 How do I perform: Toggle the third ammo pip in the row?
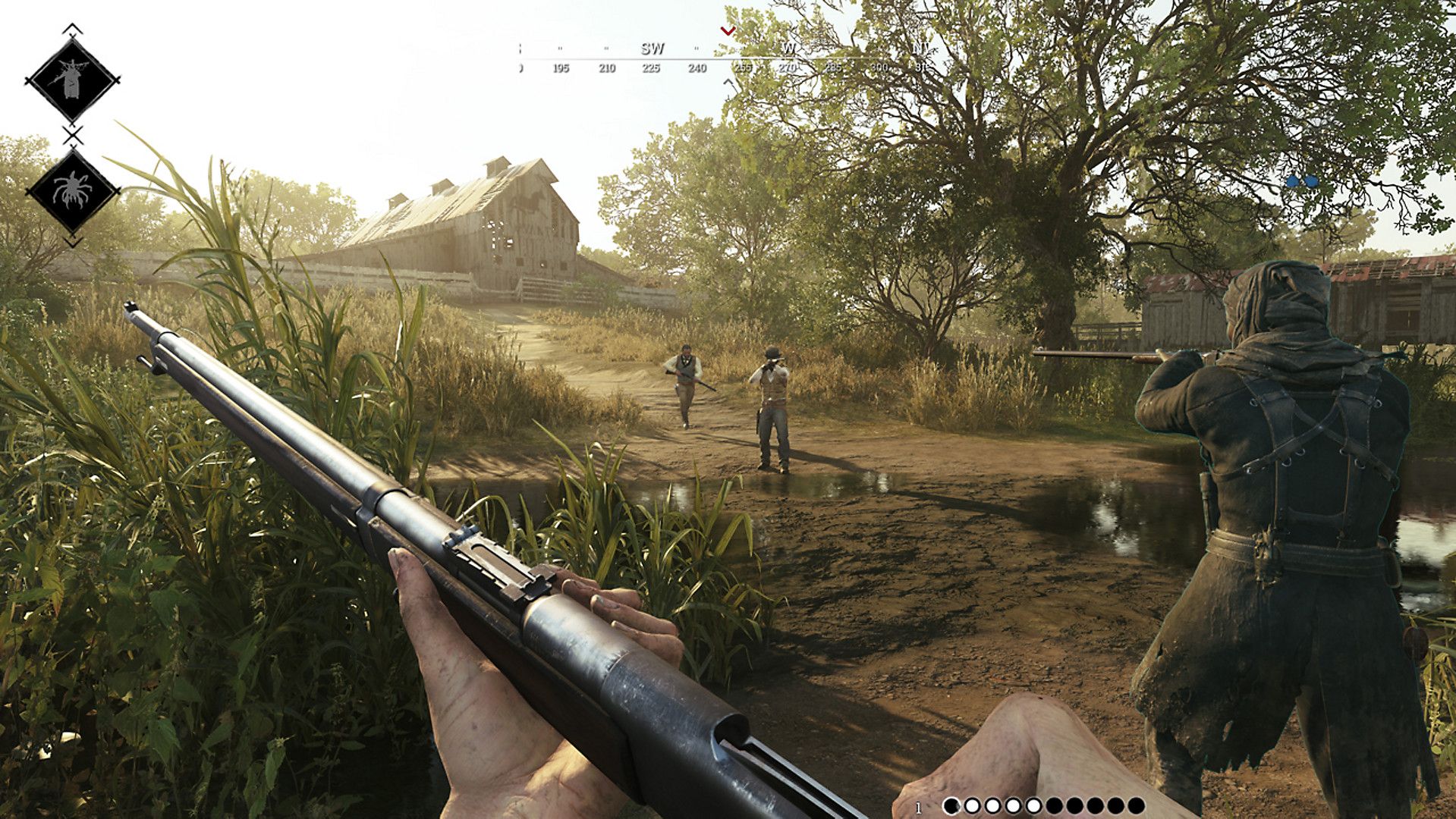pyautogui.click(x=992, y=805)
